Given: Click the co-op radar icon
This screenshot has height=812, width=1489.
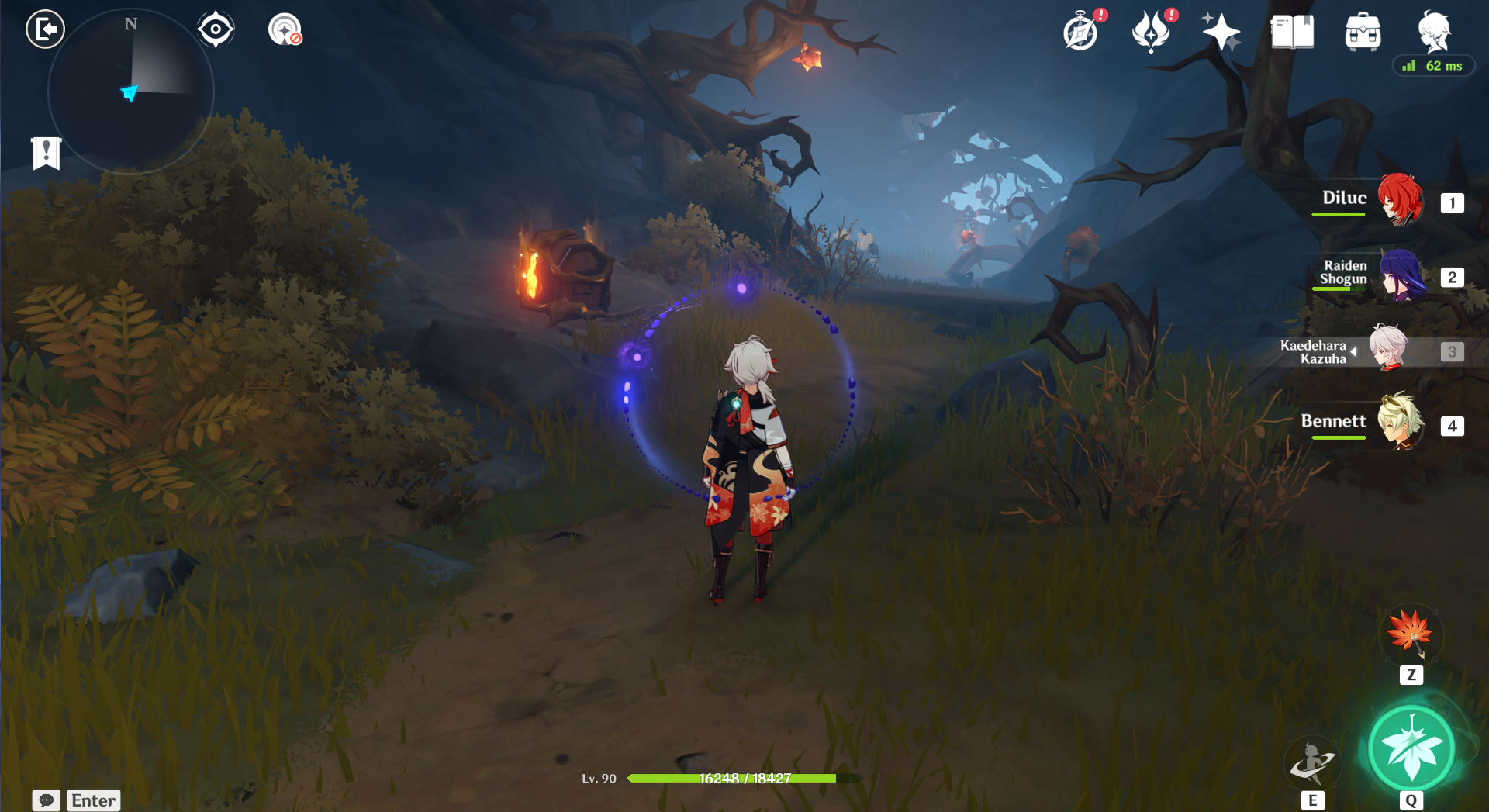Looking at the screenshot, I should pos(285,30).
